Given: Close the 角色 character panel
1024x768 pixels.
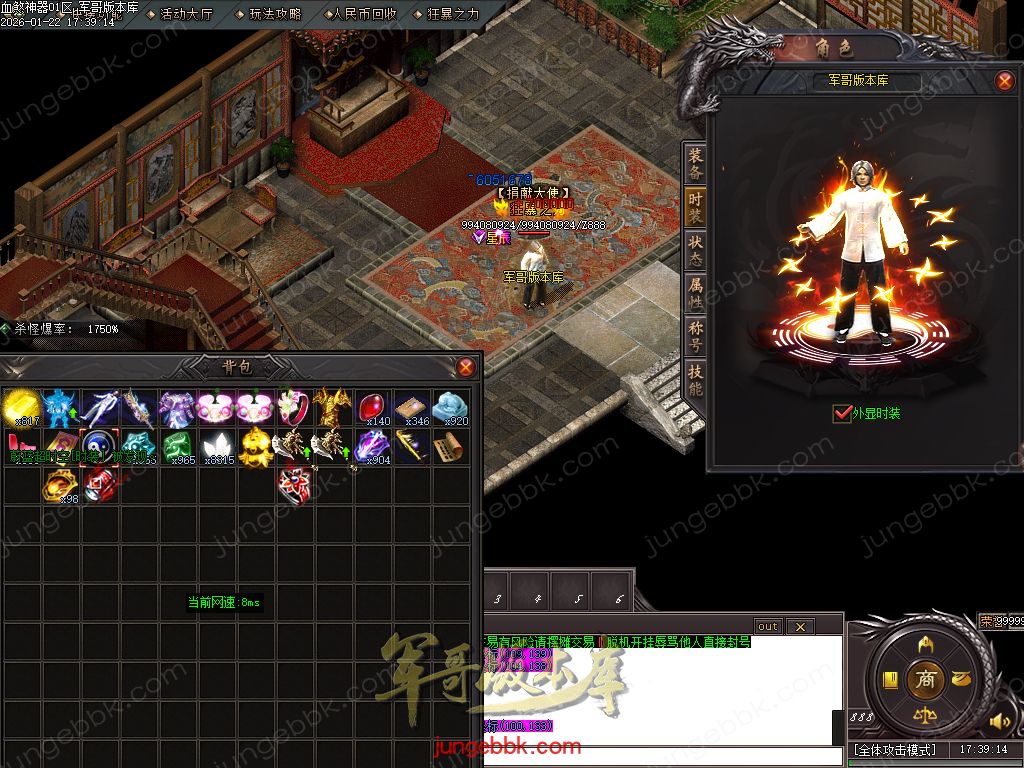Looking at the screenshot, I should (x=1005, y=81).
